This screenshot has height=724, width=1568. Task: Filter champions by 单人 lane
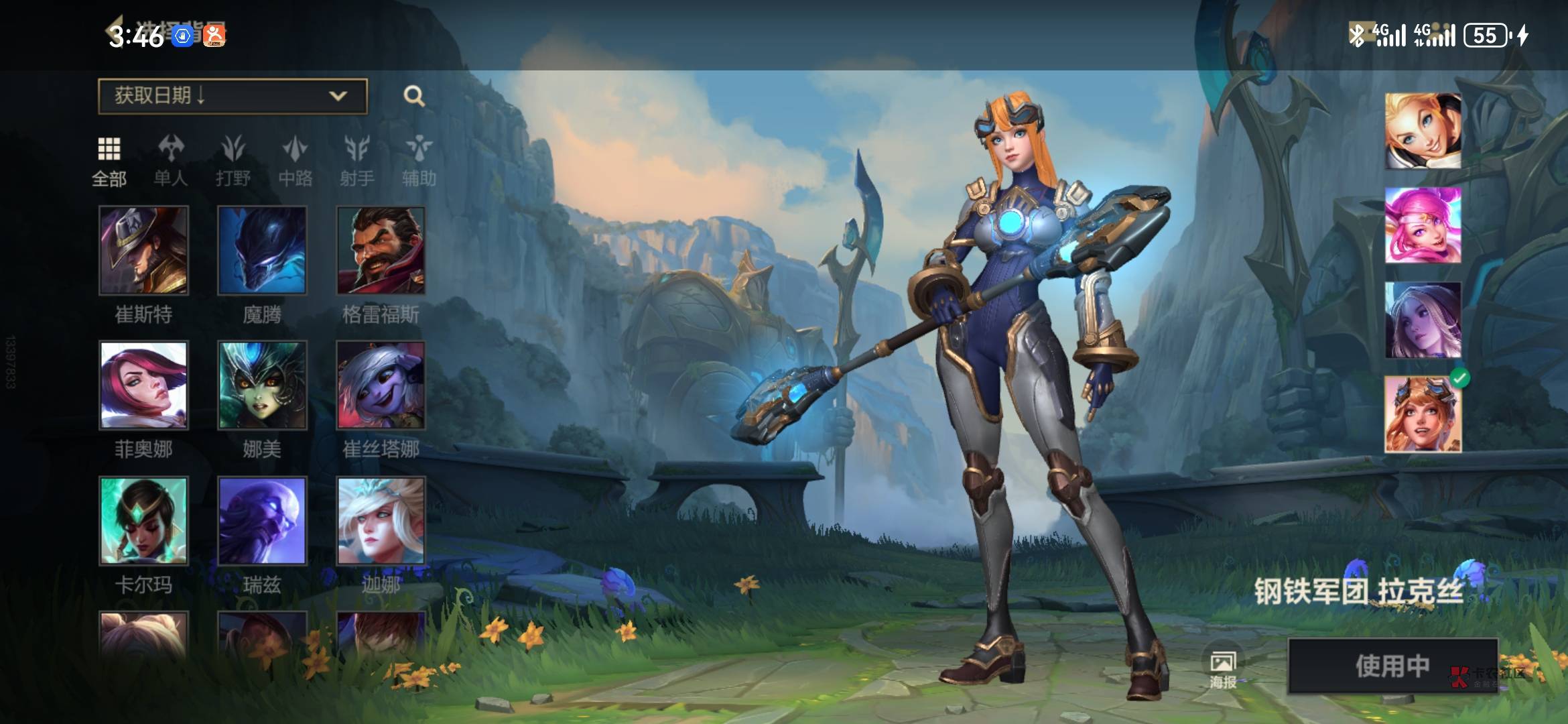(171, 160)
